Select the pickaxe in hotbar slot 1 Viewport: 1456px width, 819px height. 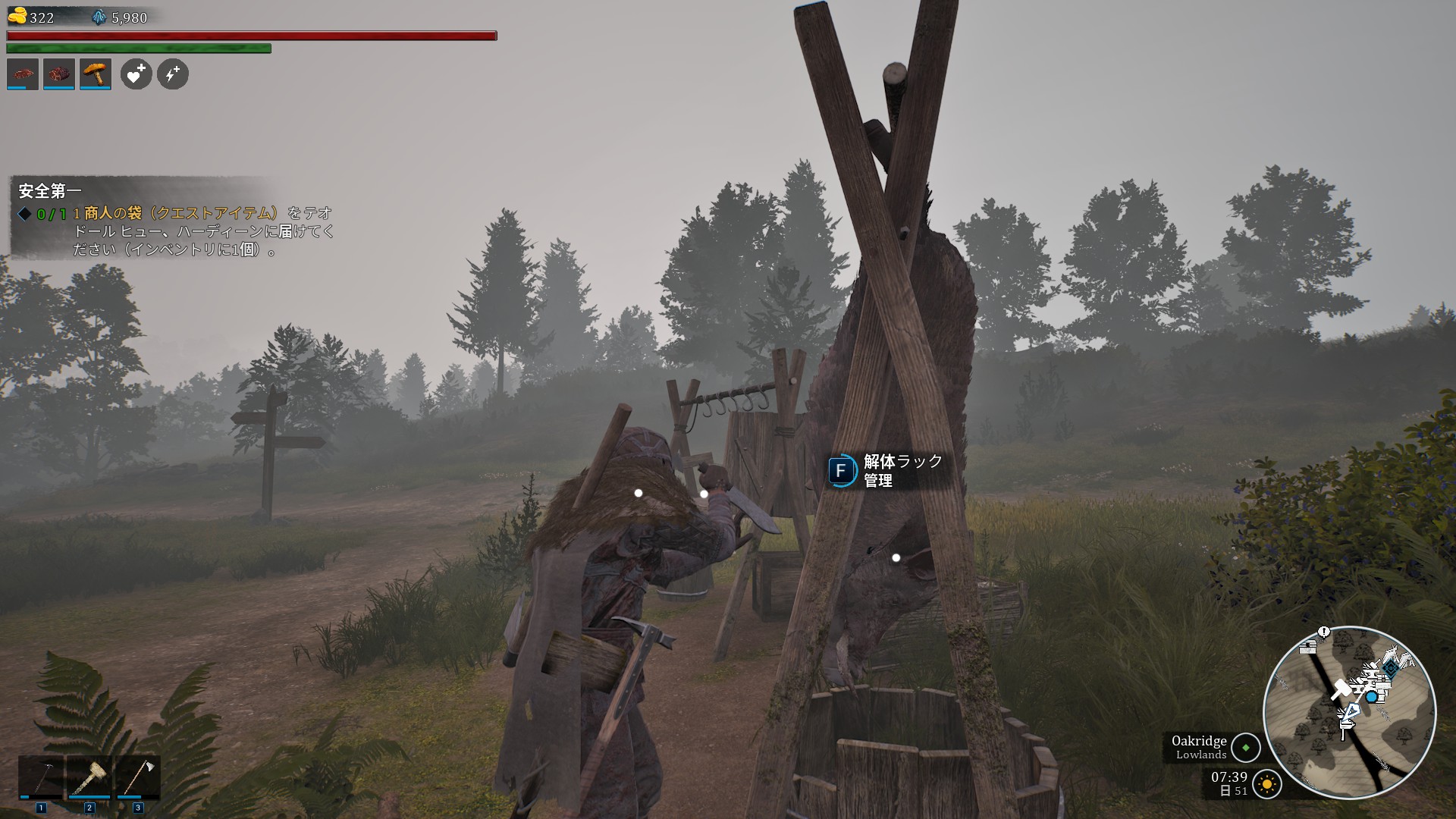41,777
